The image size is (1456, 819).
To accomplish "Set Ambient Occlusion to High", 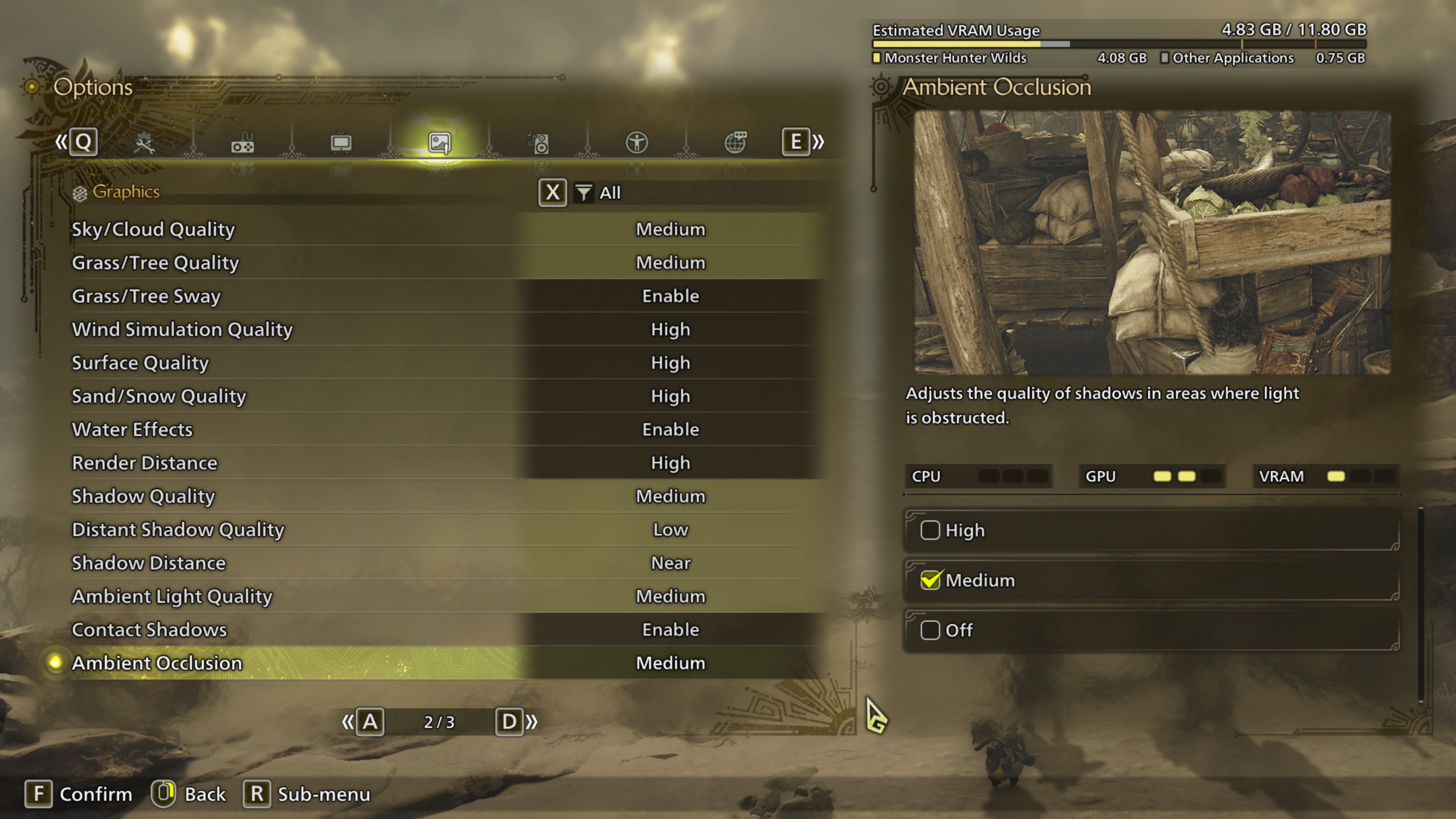I will click(1151, 530).
